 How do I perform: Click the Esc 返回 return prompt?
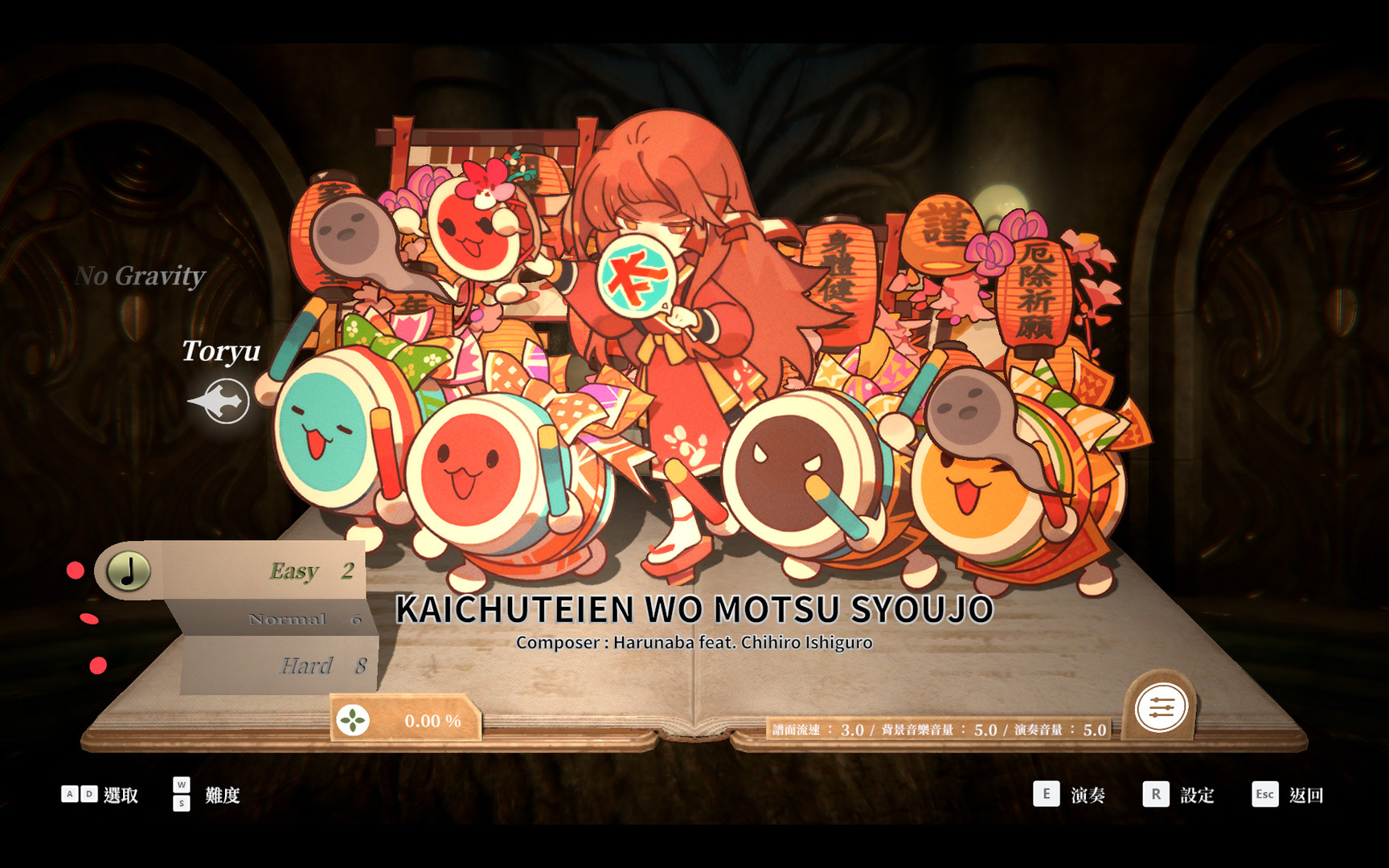click(1287, 795)
